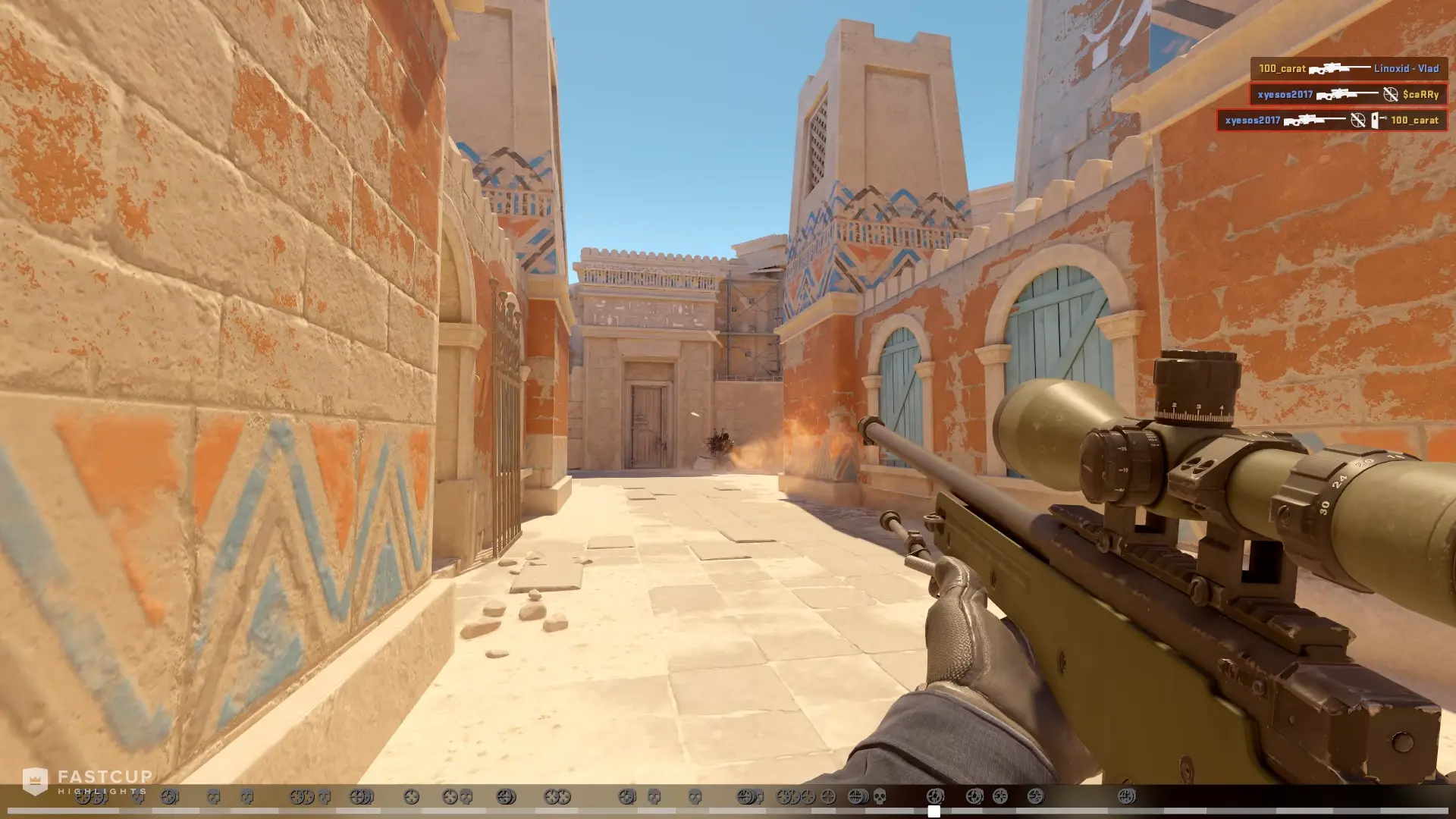This screenshot has width=1456, height=819.
Task: Select the white playhead marker on the timeline
Action: point(934,812)
